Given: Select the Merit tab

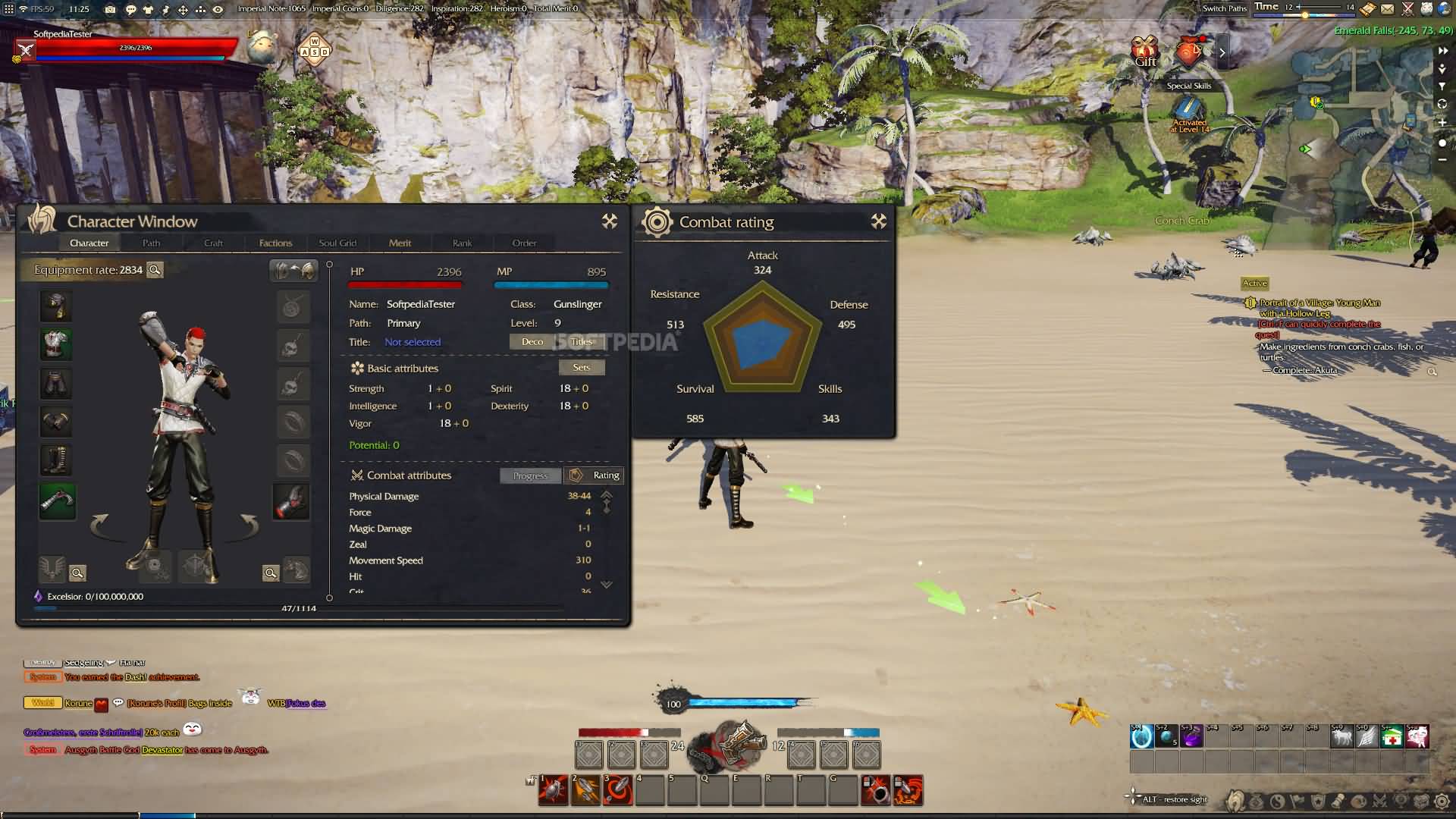Looking at the screenshot, I should tap(400, 243).
